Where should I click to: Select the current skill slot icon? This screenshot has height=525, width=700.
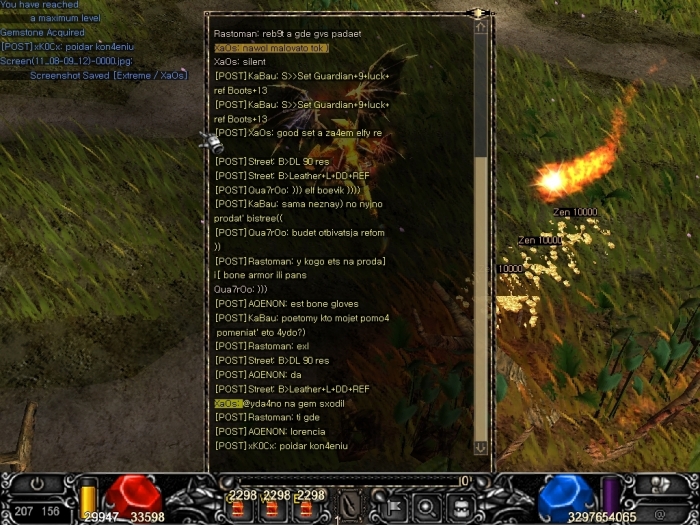click(x=350, y=506)
